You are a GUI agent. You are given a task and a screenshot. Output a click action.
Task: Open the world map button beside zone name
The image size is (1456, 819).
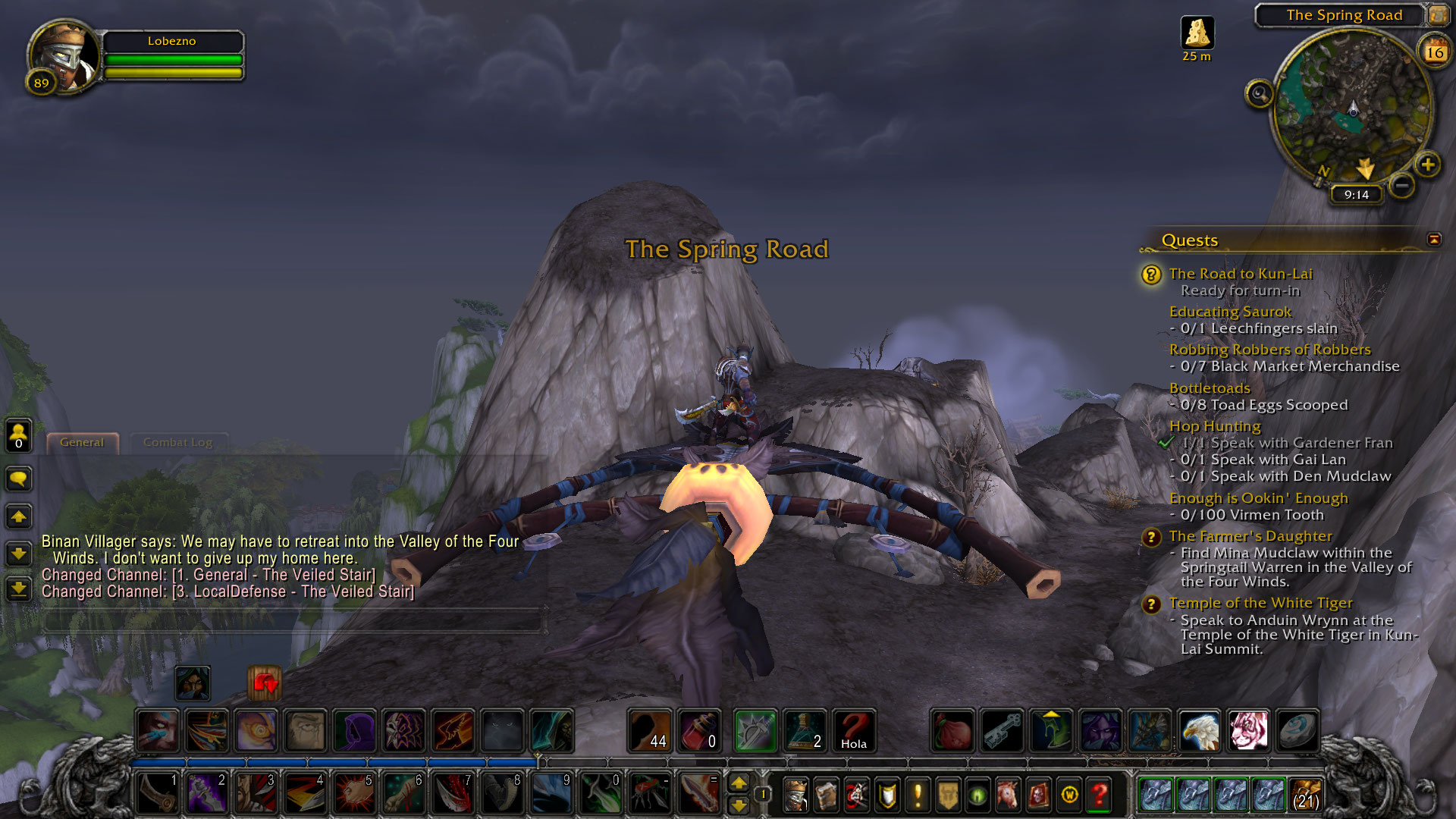point(1438,14)
